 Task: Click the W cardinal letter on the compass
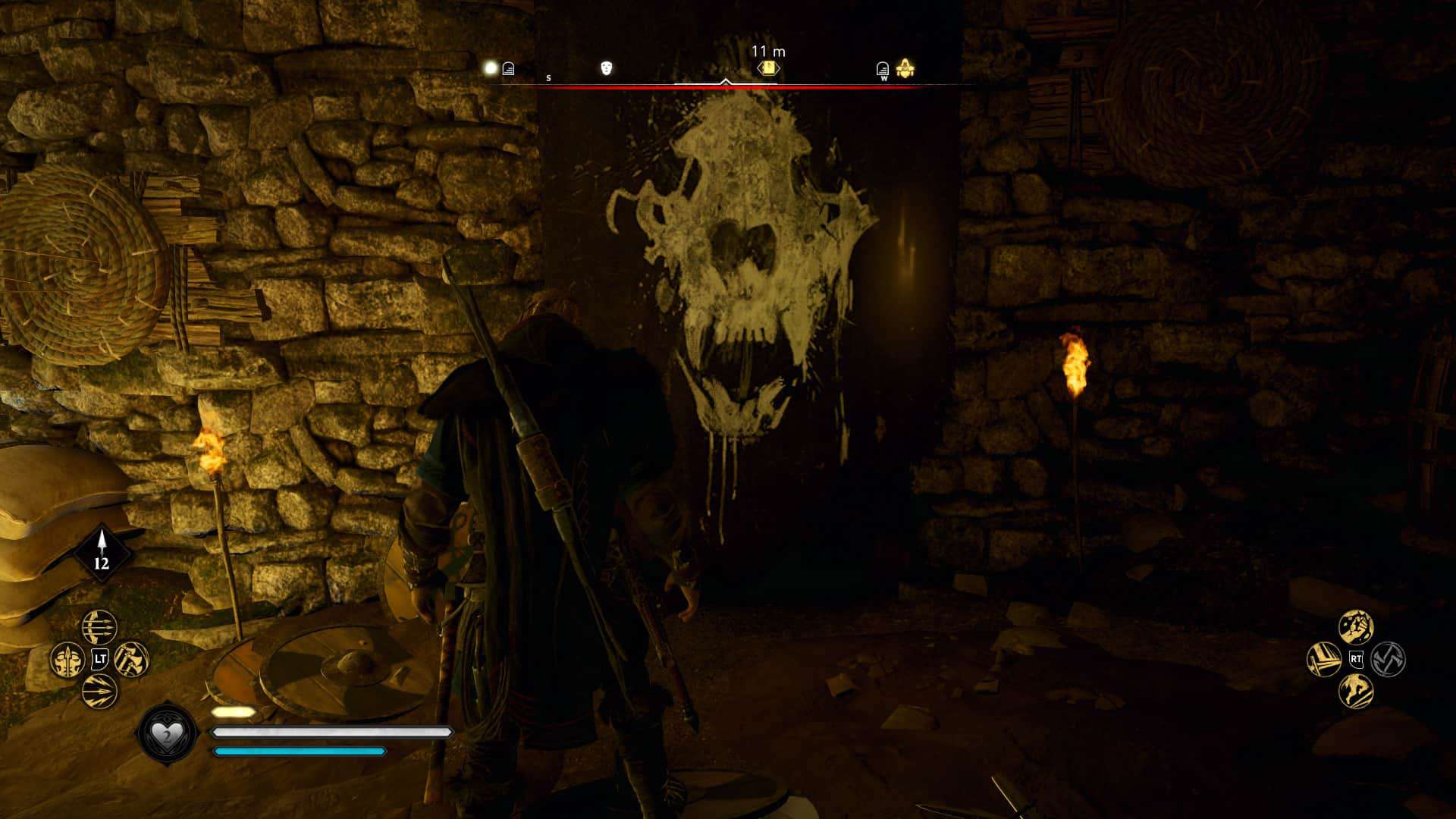click(884, 79)
